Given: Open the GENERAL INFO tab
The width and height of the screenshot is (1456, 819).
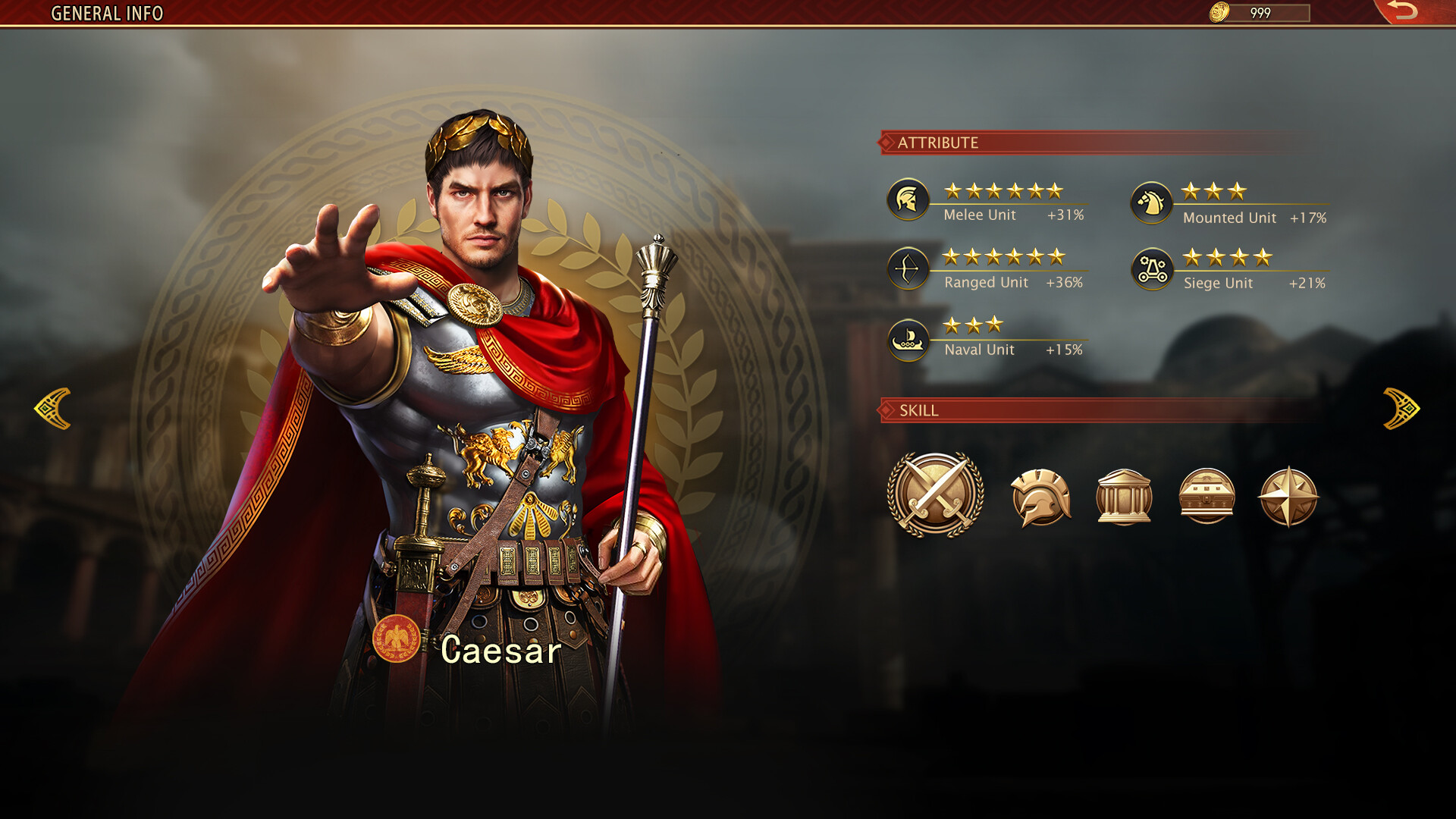Looking at the screenshot, I should click(106, 13).
